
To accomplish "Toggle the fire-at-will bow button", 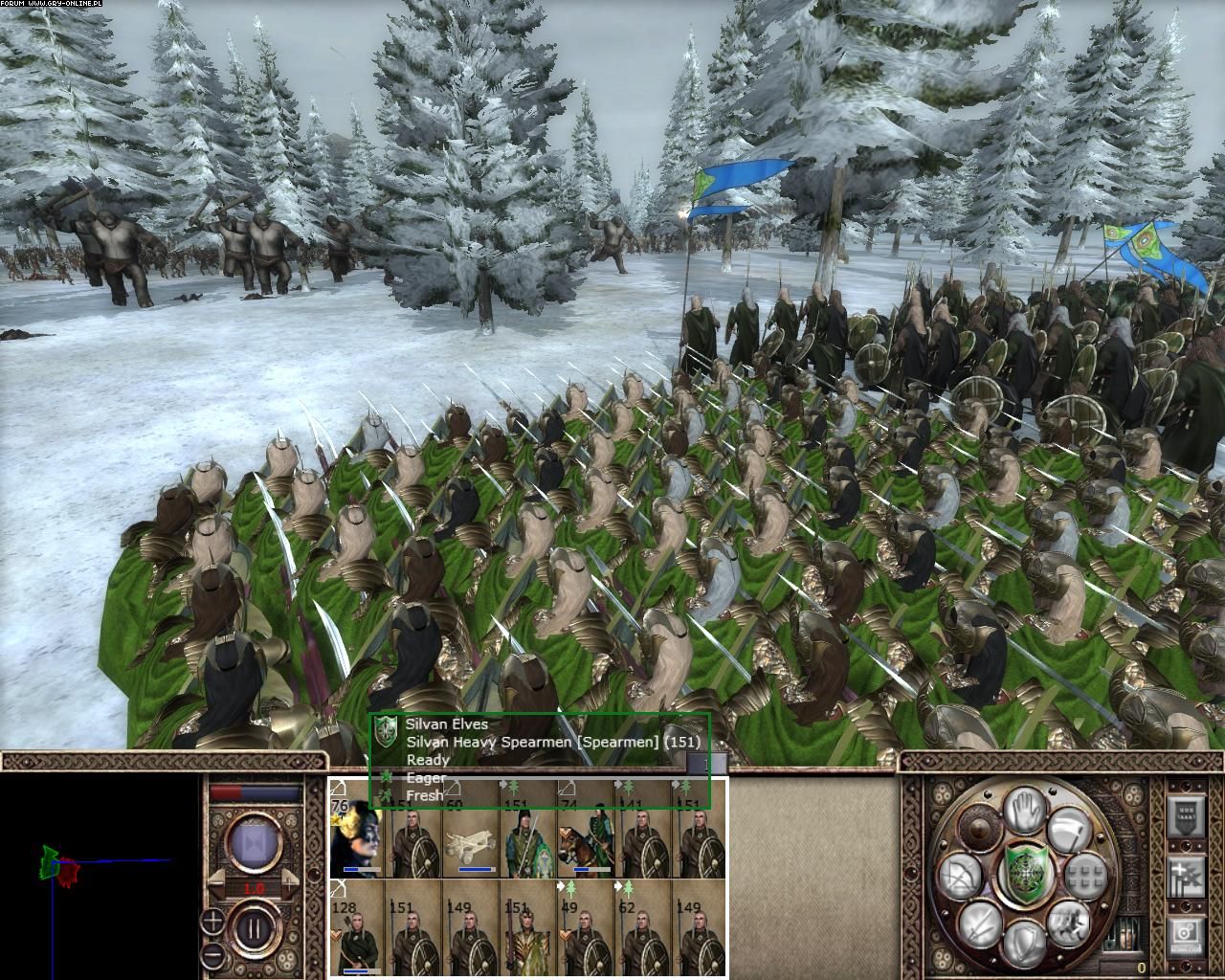I will point(959,876).
